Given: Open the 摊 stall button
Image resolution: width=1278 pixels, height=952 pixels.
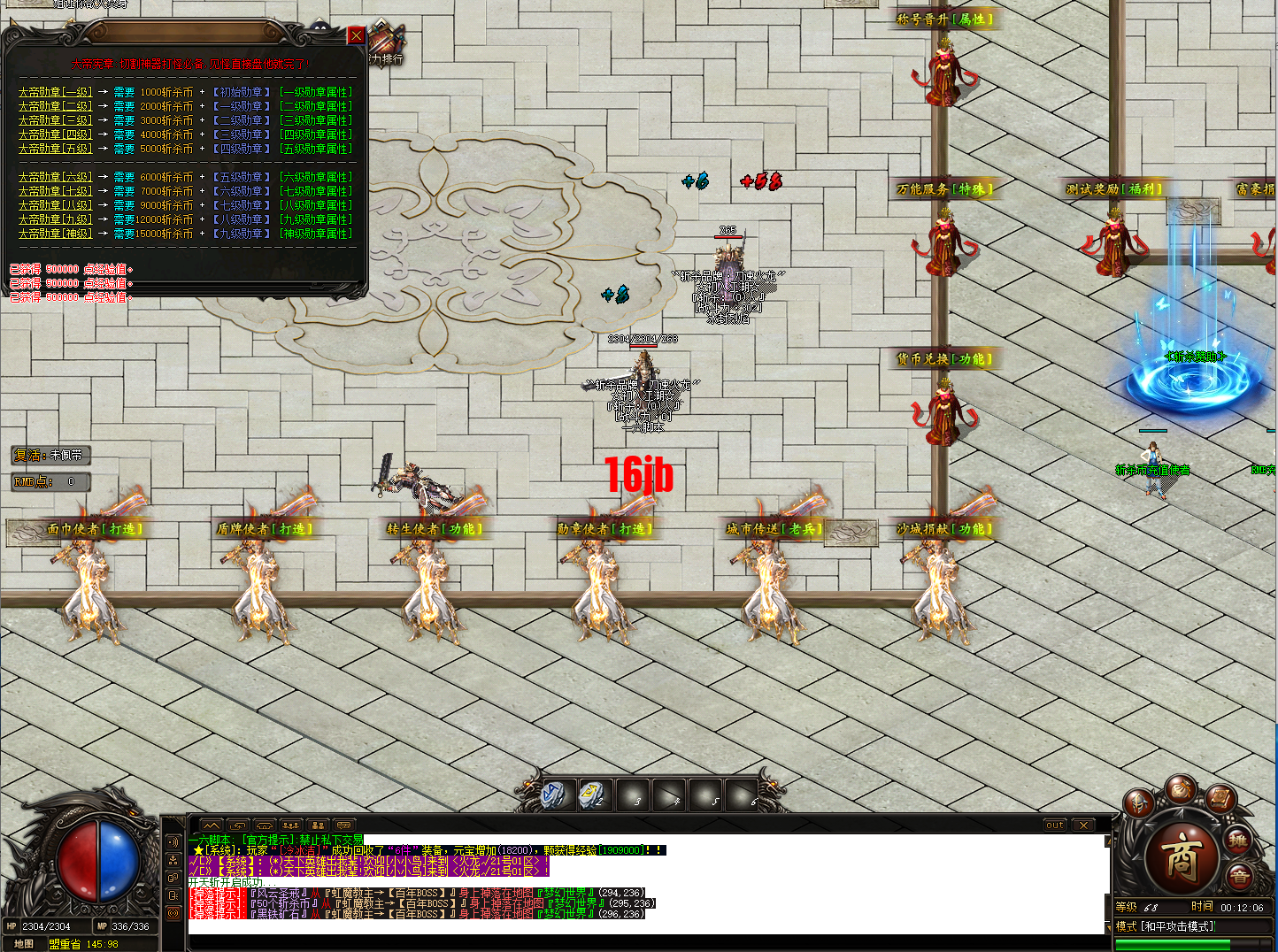Looking at the screenshot, I should (1238, 840).
